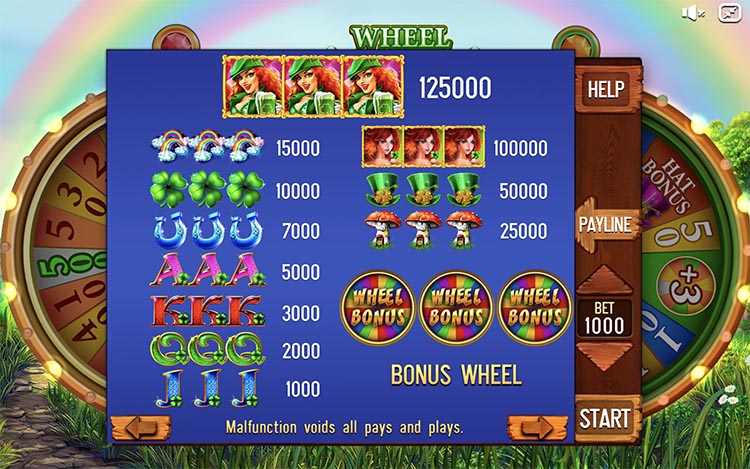
Task: Open the HELP panel
Action: [x=606, y=88]
